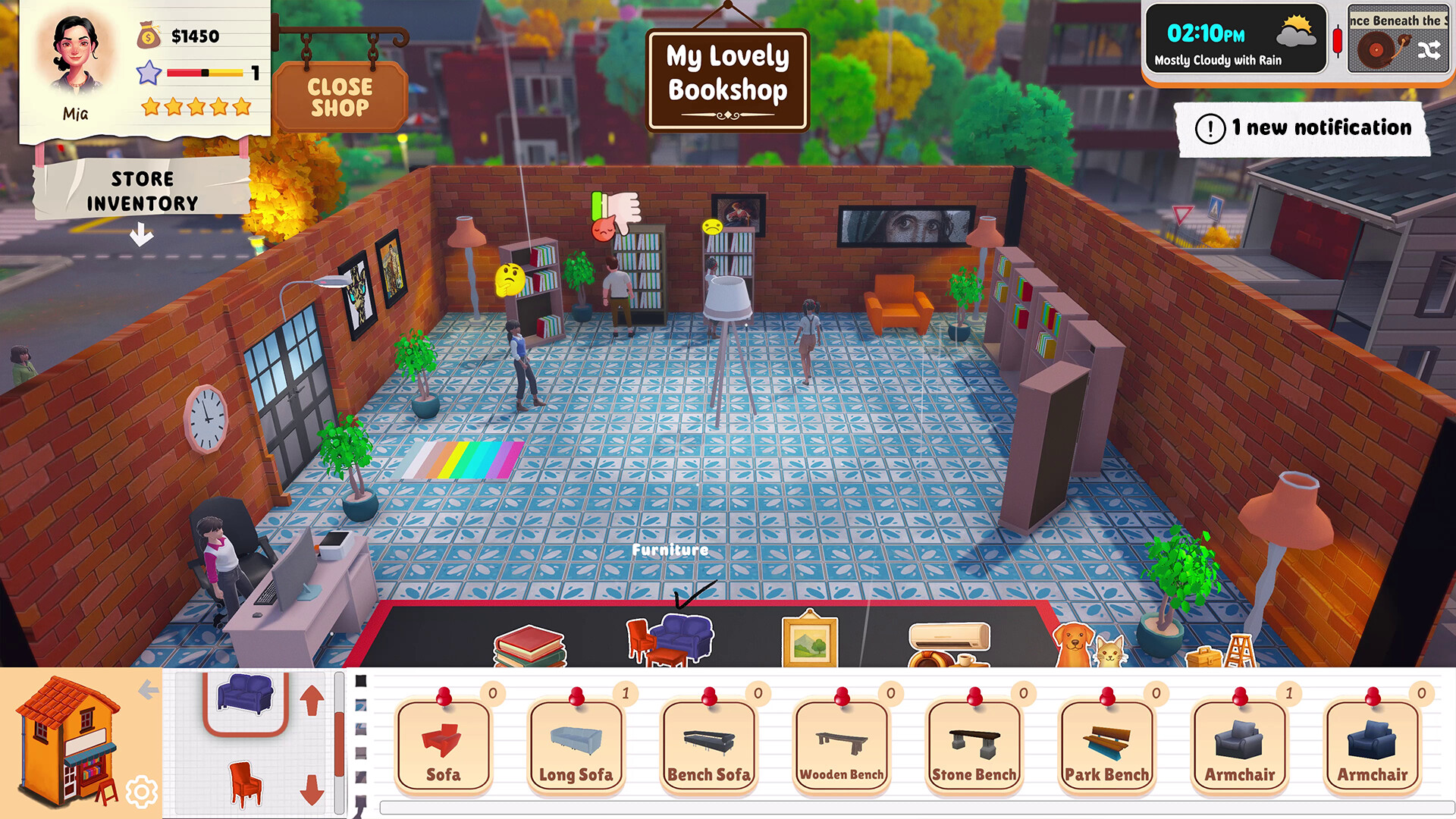Click STORE INVENTORY label
1456x819 pixels.
tap(154, 190)
